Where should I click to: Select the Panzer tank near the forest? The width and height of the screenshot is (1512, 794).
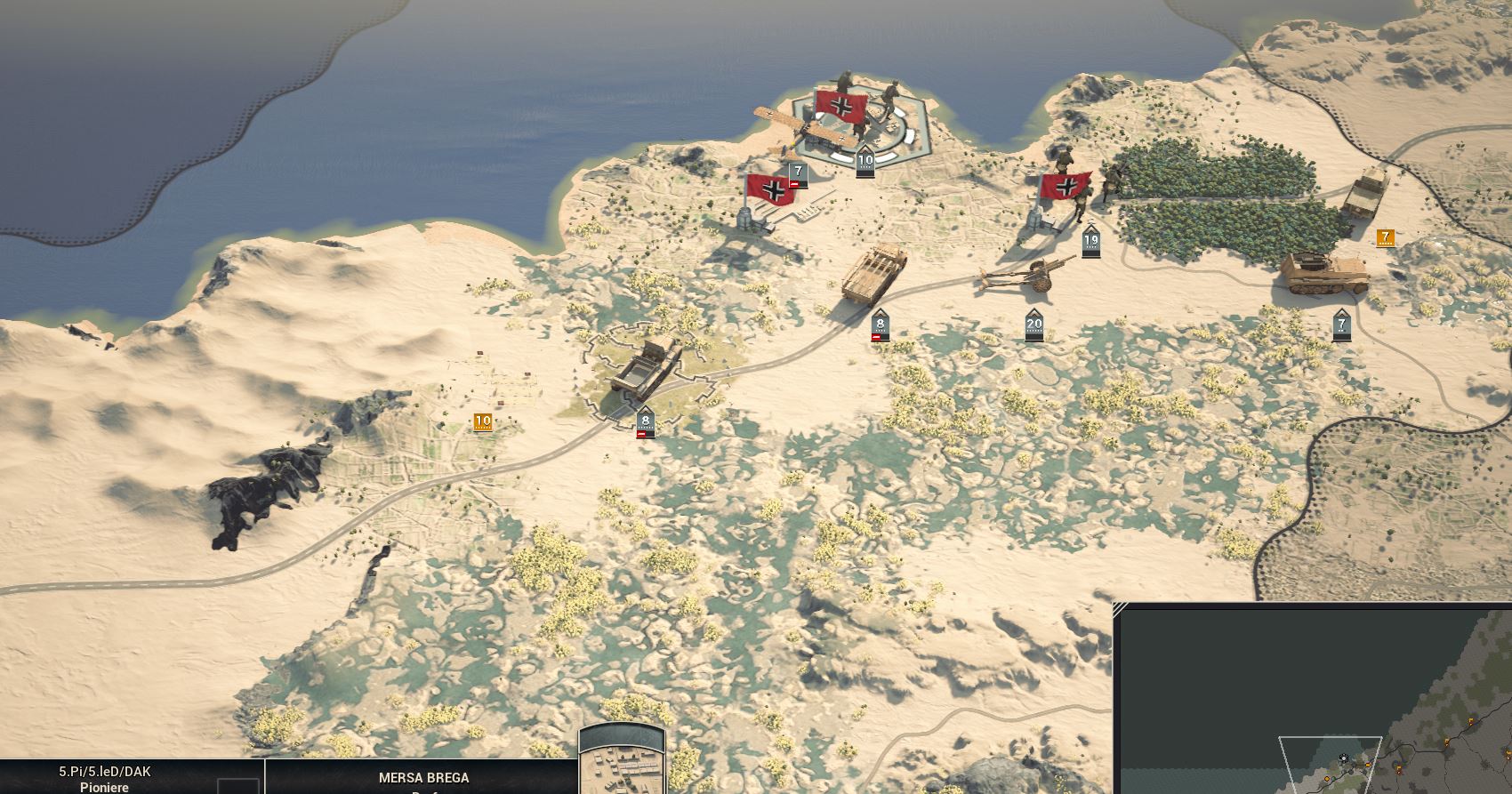pyautogui.click(x=1325, y=271)
